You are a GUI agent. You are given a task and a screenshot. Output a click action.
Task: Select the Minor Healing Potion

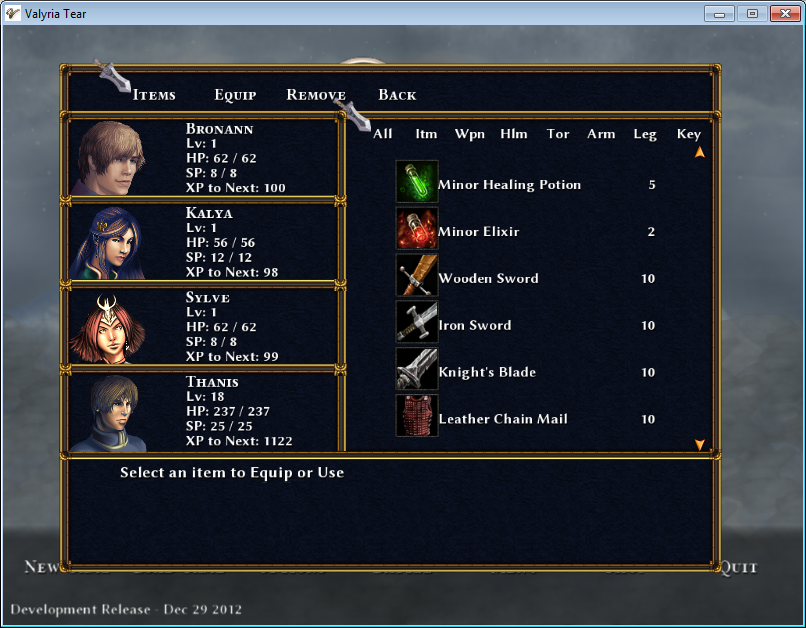pos(509,185)
